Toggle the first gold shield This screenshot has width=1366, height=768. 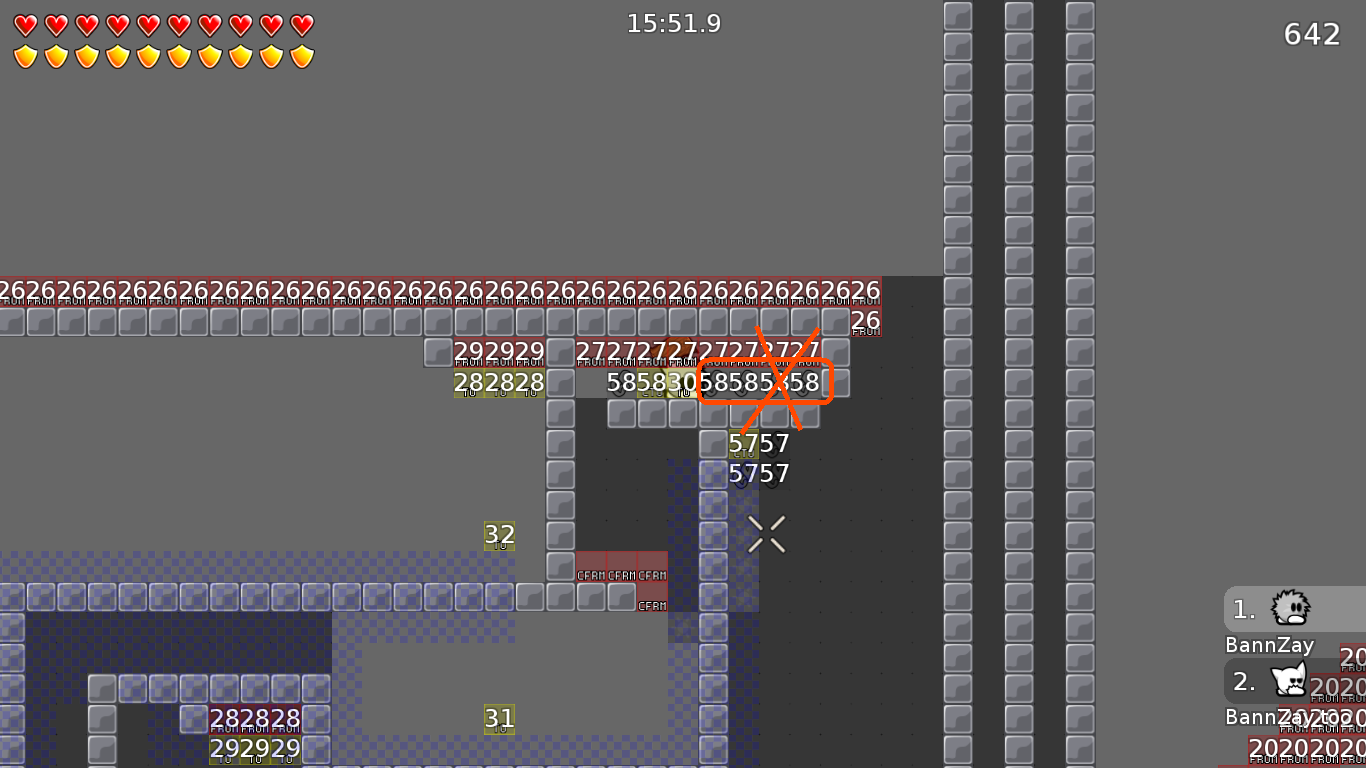click(26, 57)
